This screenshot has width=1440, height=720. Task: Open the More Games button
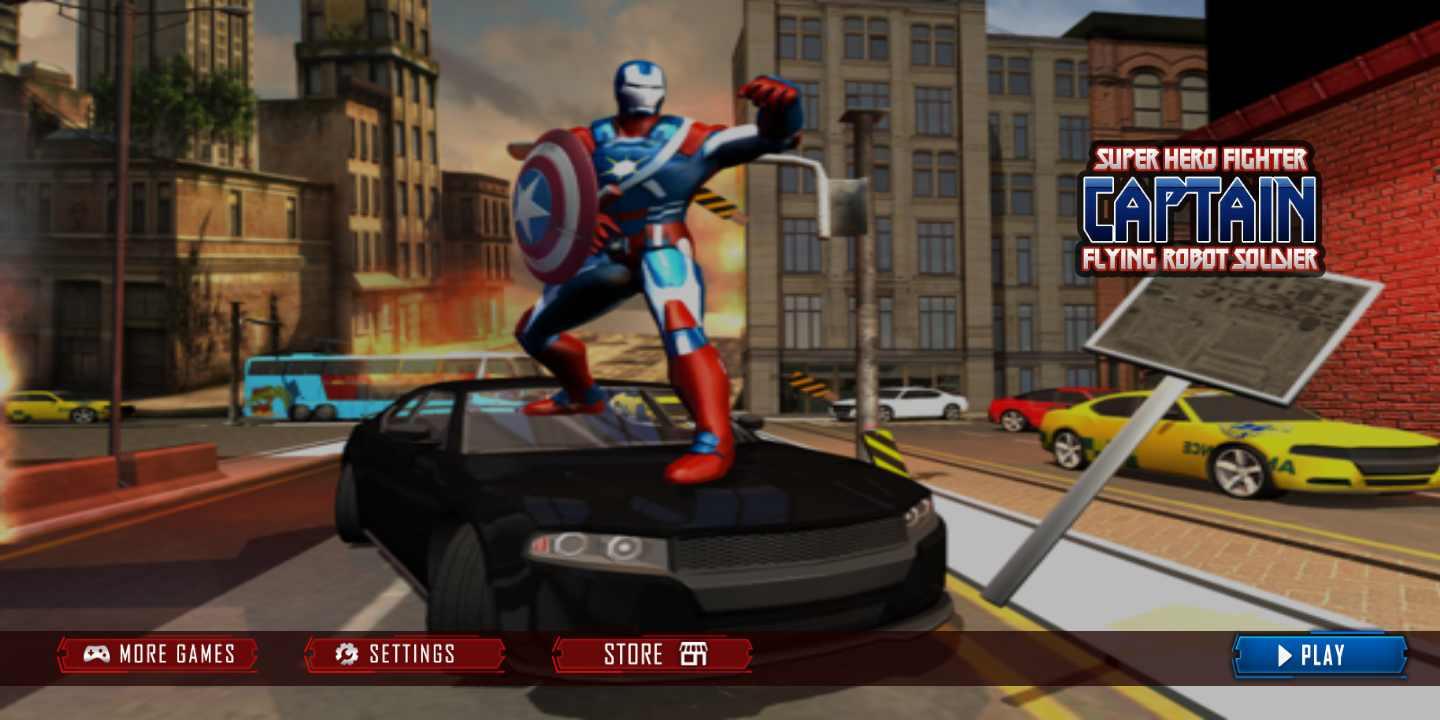158,655
